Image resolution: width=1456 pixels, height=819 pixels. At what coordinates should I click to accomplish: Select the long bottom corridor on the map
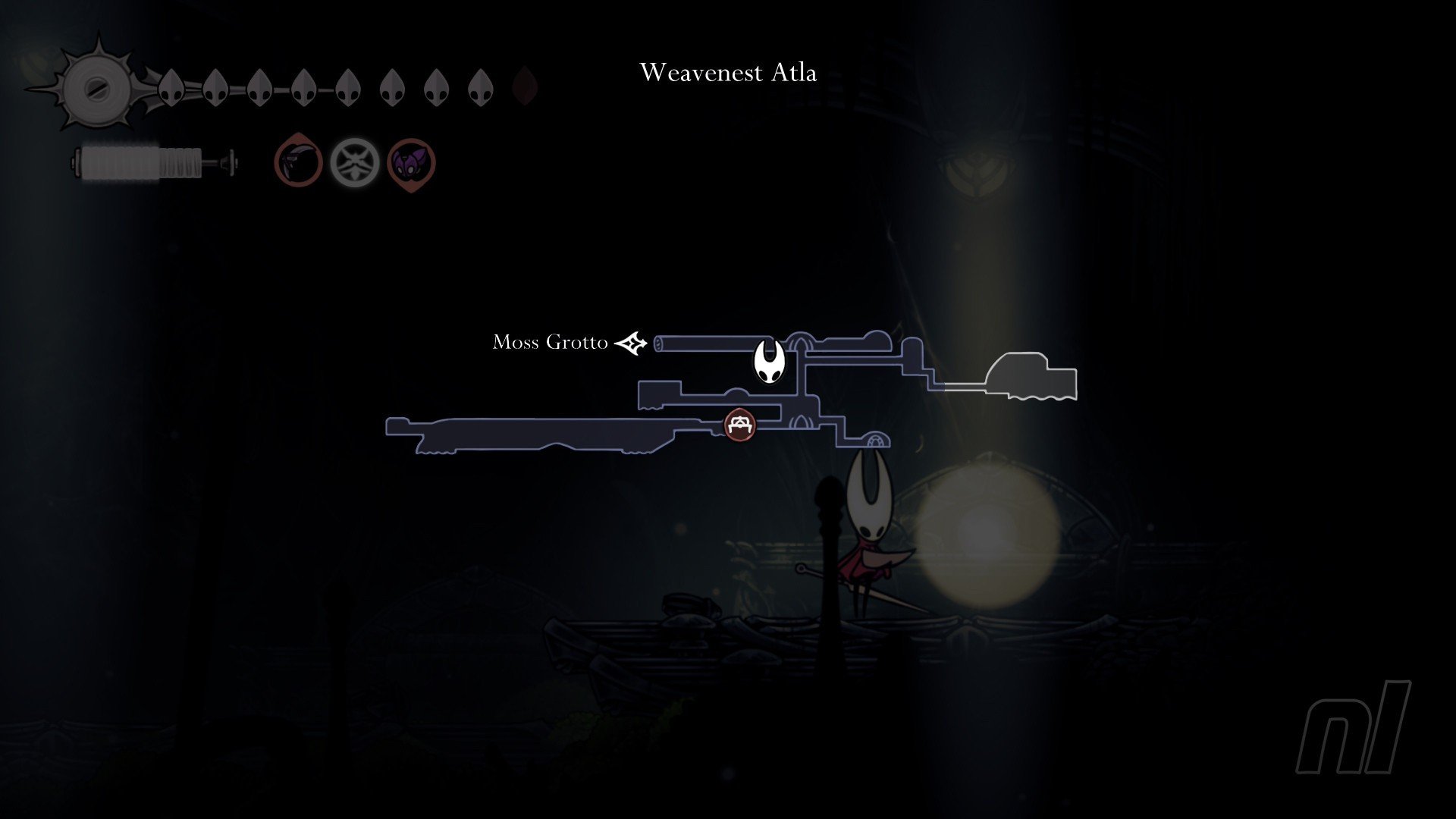(x=546, y=435)
